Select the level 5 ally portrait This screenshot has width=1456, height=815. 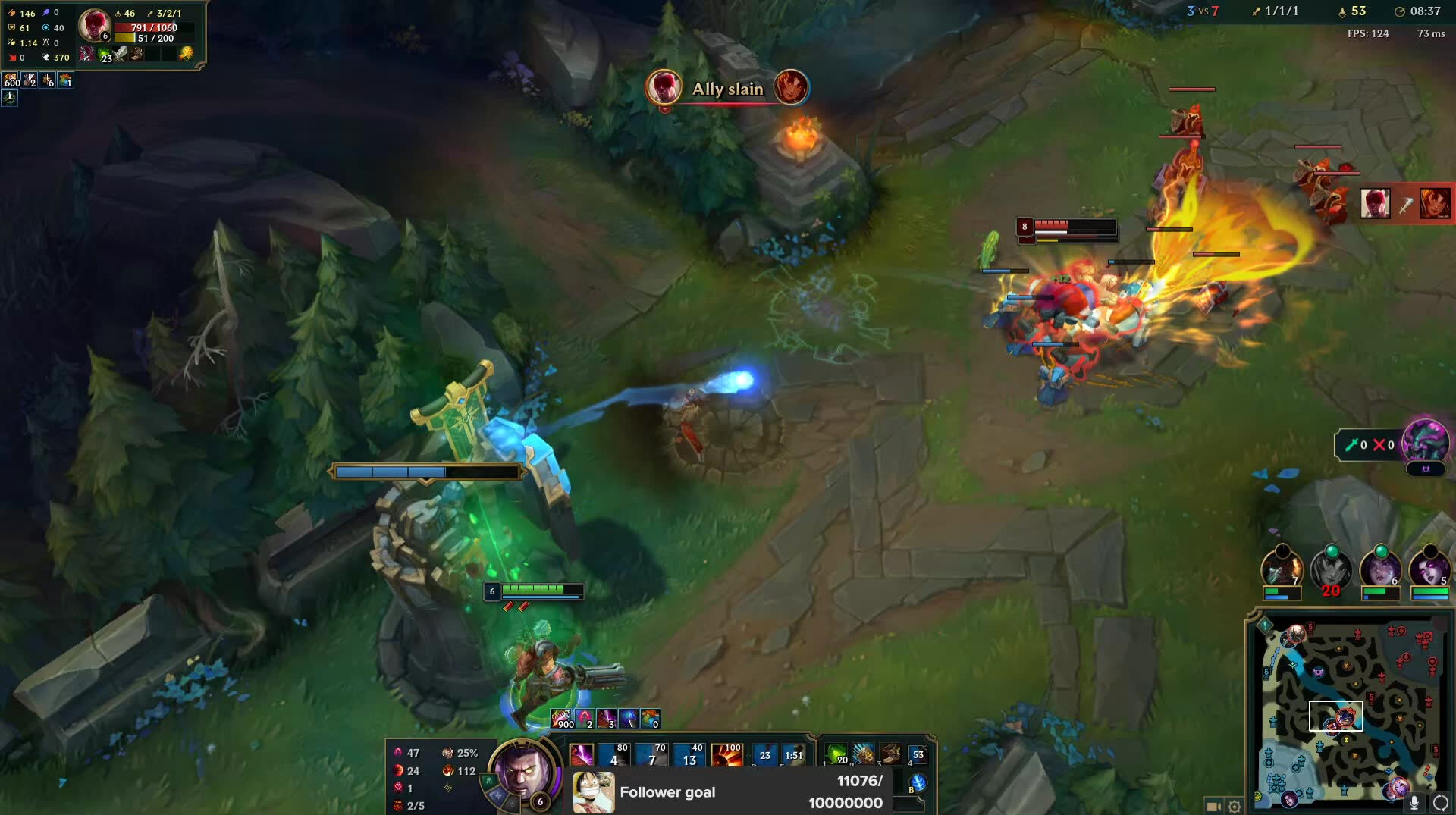1429,569
